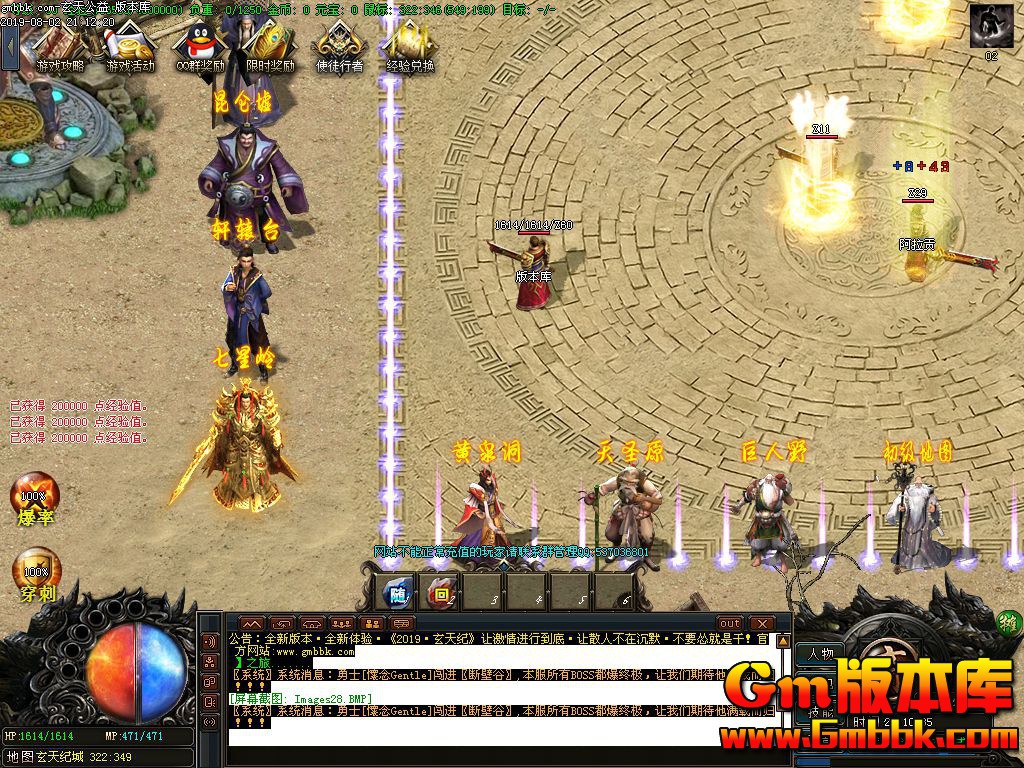The width and height of the screenshot is (1024, 768).
Task: Click the chat panel's out button
Action: pyautogui.click(x=731, y=623)
